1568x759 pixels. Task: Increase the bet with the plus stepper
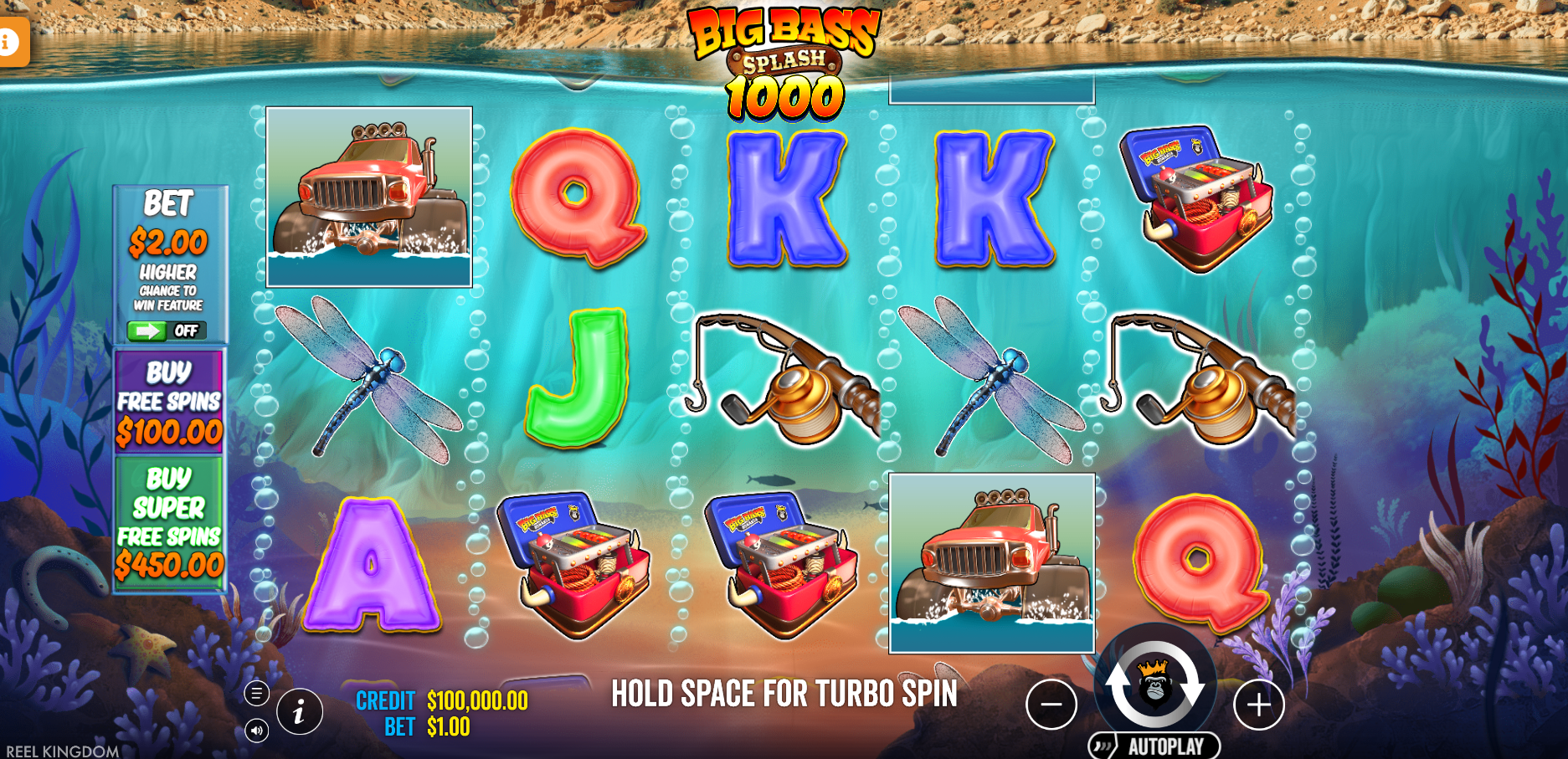coord(1257,704)
